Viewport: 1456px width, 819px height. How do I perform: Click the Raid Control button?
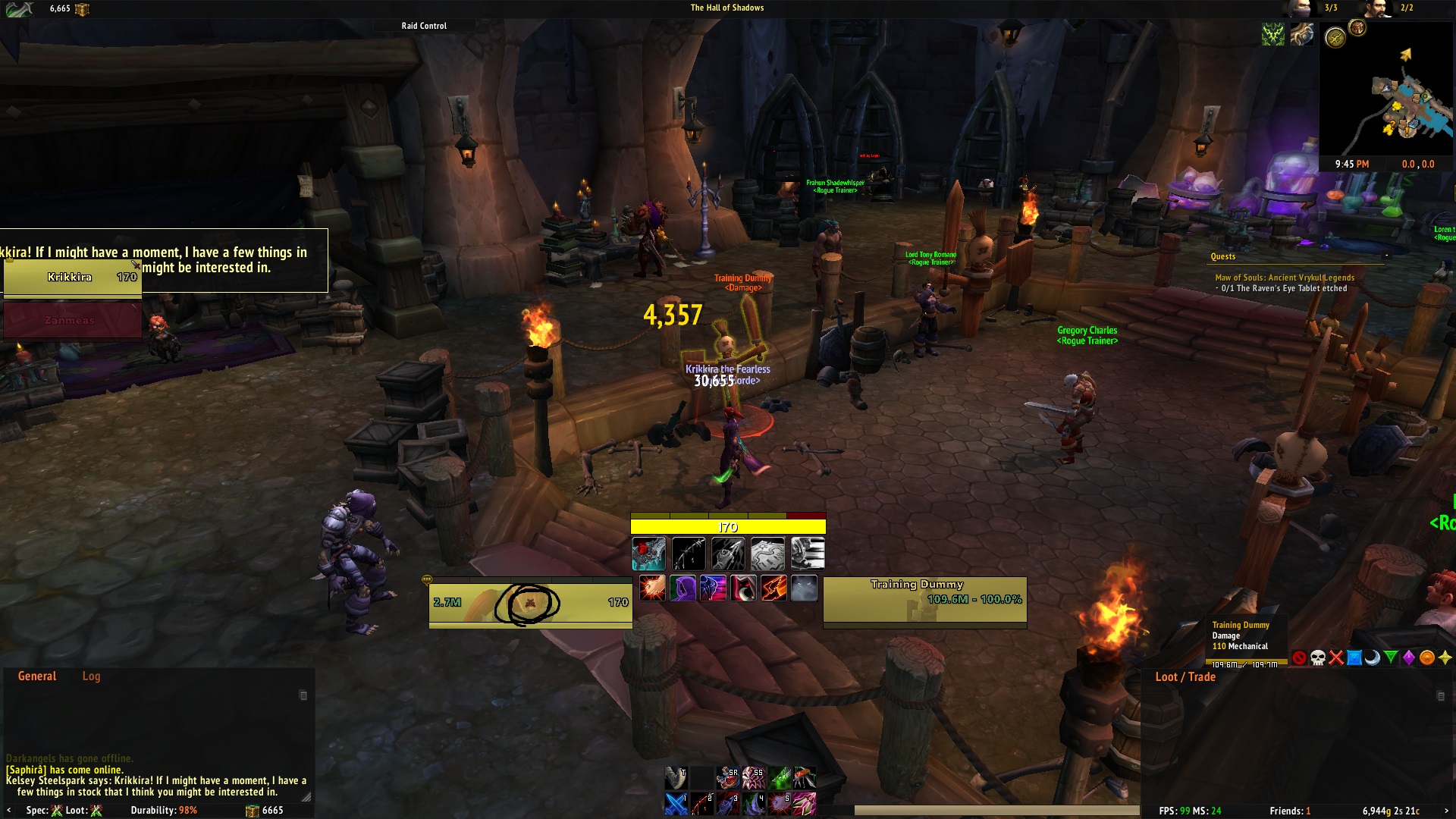point(424,25)
